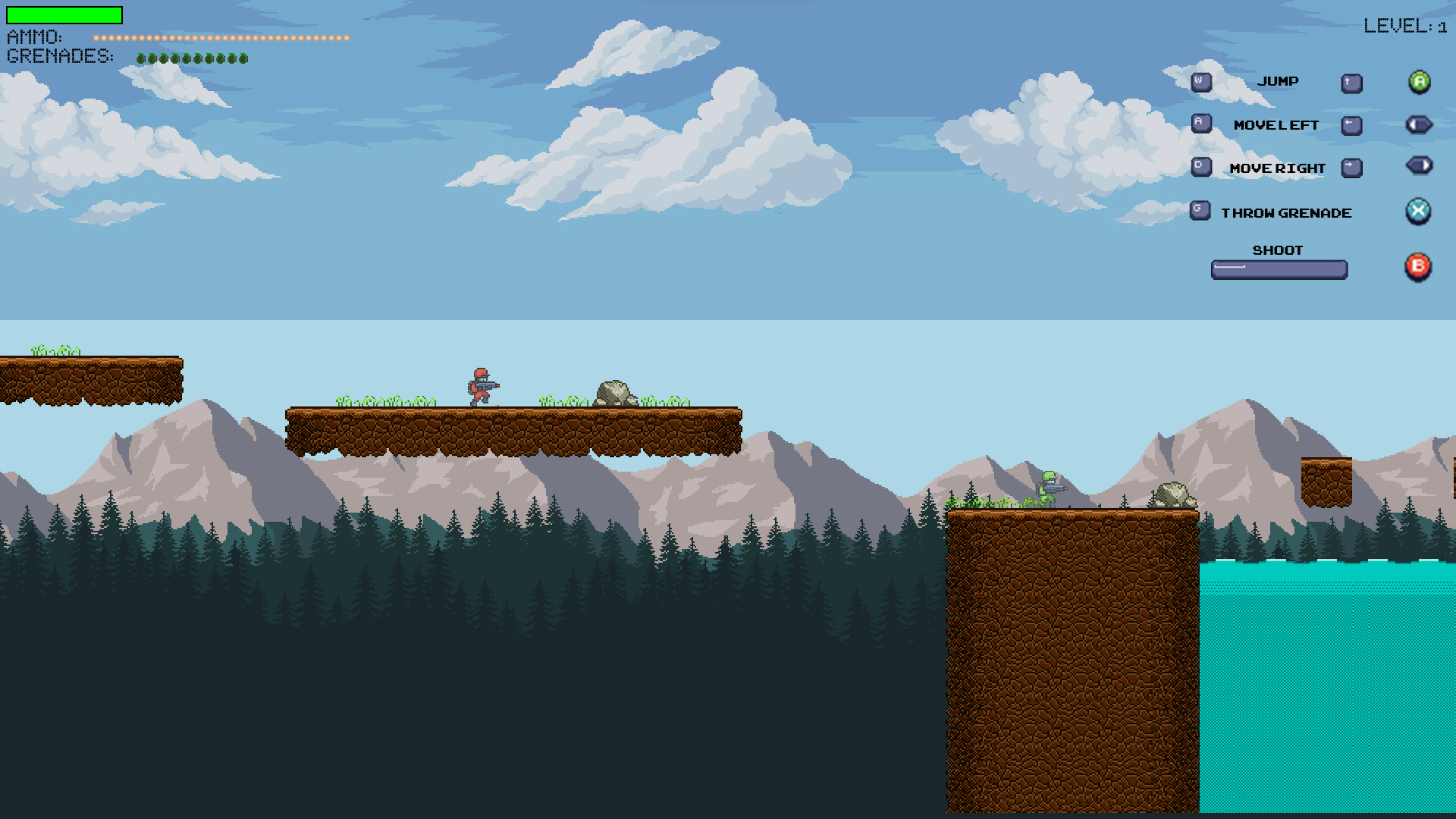Viewport: 1456px width, 819px height.
Task: Click the right arrow key icon
Action: (x=1351, y=167)
